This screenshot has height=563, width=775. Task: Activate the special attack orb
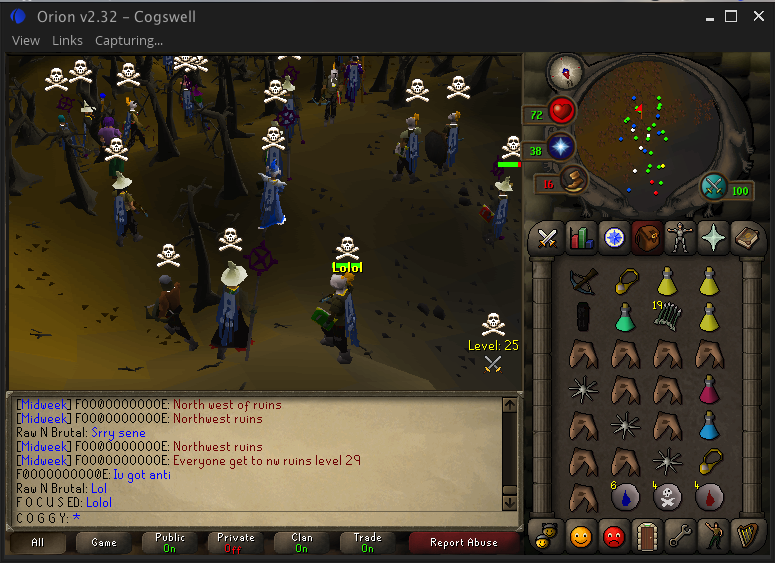coord(716,187)
